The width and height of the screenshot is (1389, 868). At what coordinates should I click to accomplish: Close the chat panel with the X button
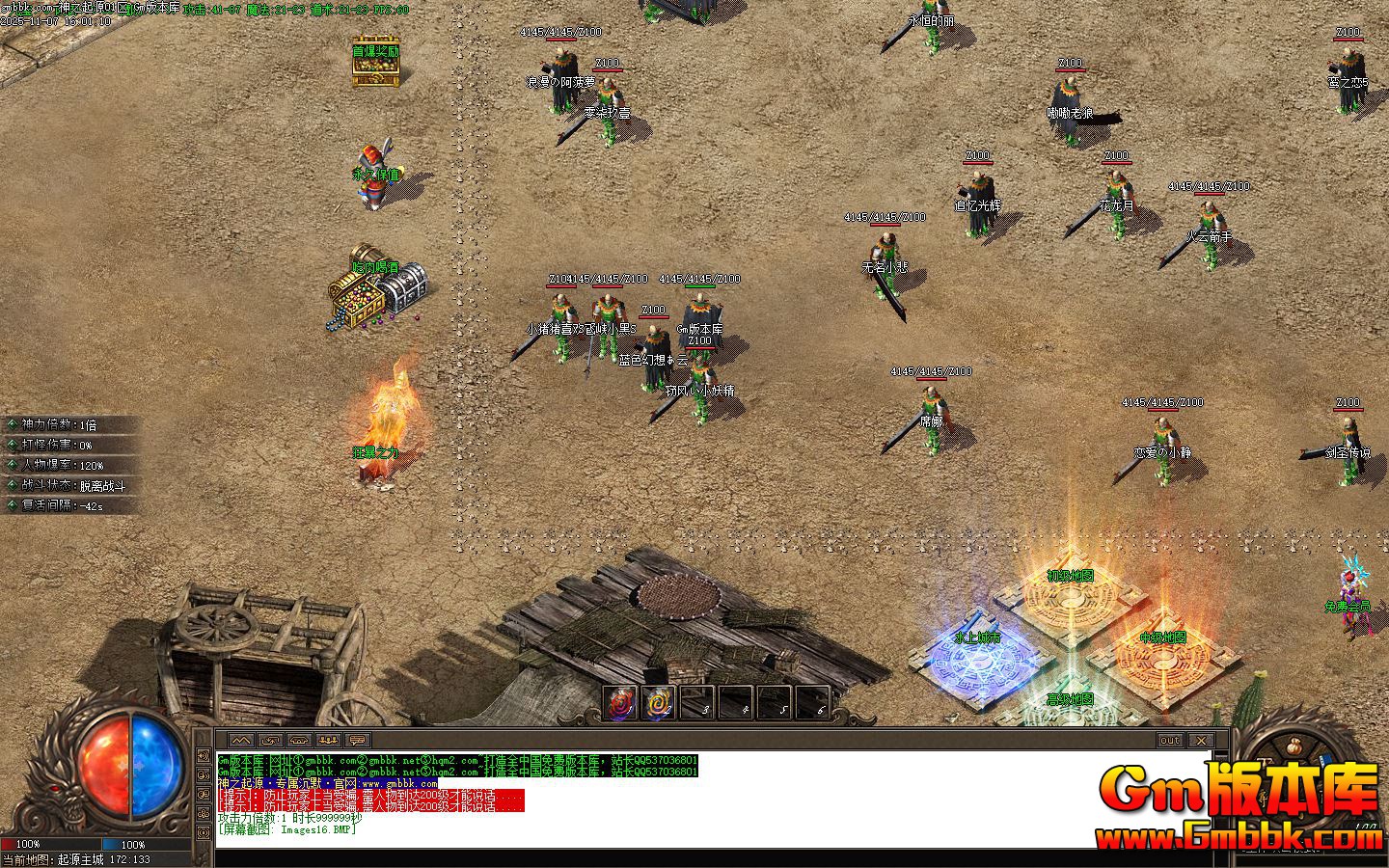[x=1200, y=740]
